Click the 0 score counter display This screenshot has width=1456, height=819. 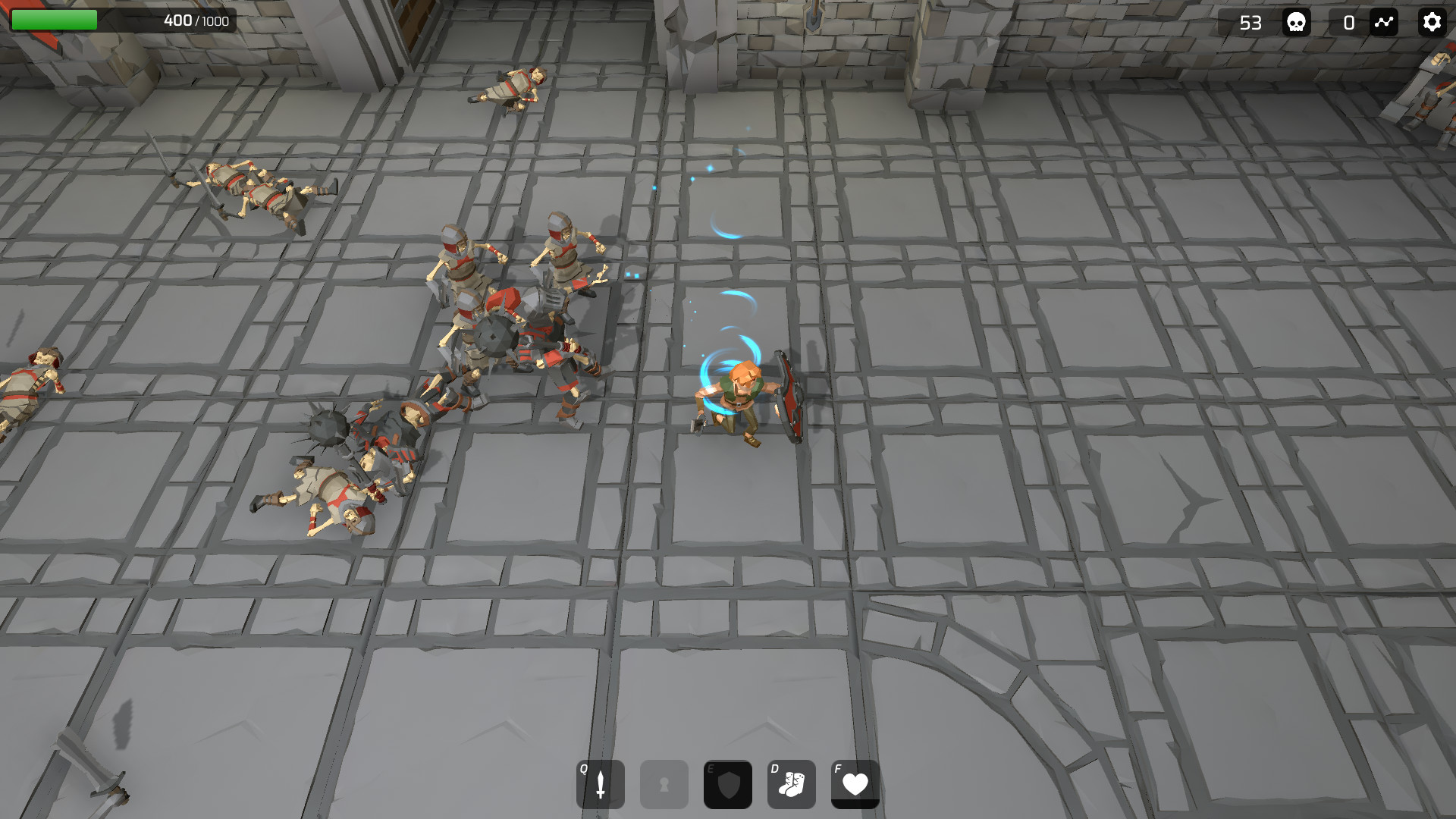pyautogui.click(x=1349, y=24)
